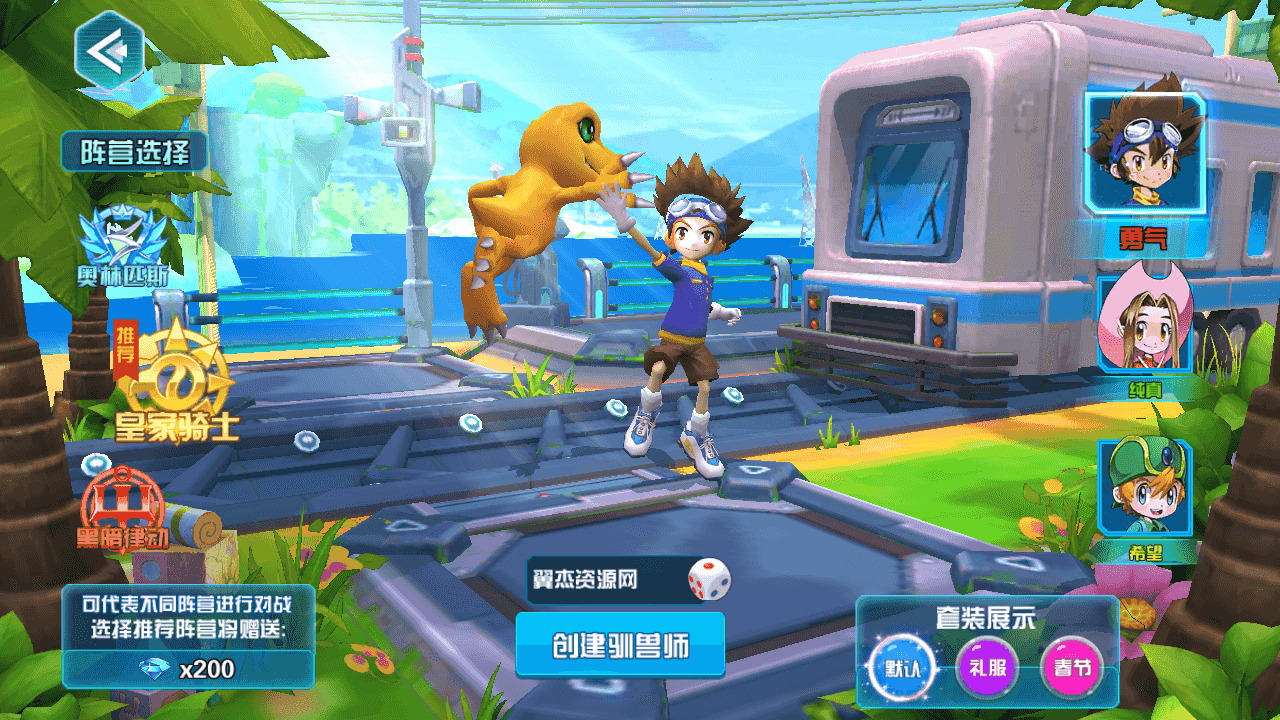Go back with the arrow button
The image size is (1280, 720).
(109, 49)
